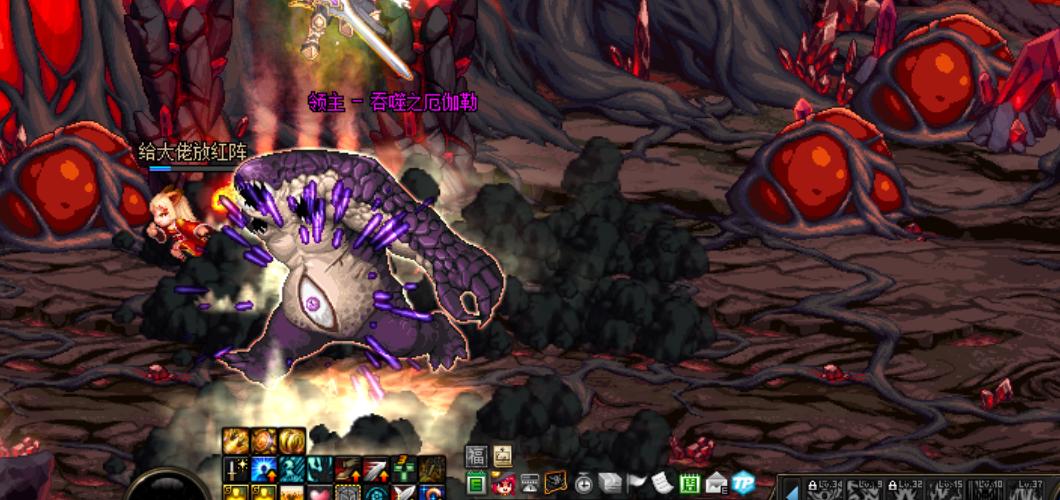Select the pink heart skill icon

(x=320, y=492)
